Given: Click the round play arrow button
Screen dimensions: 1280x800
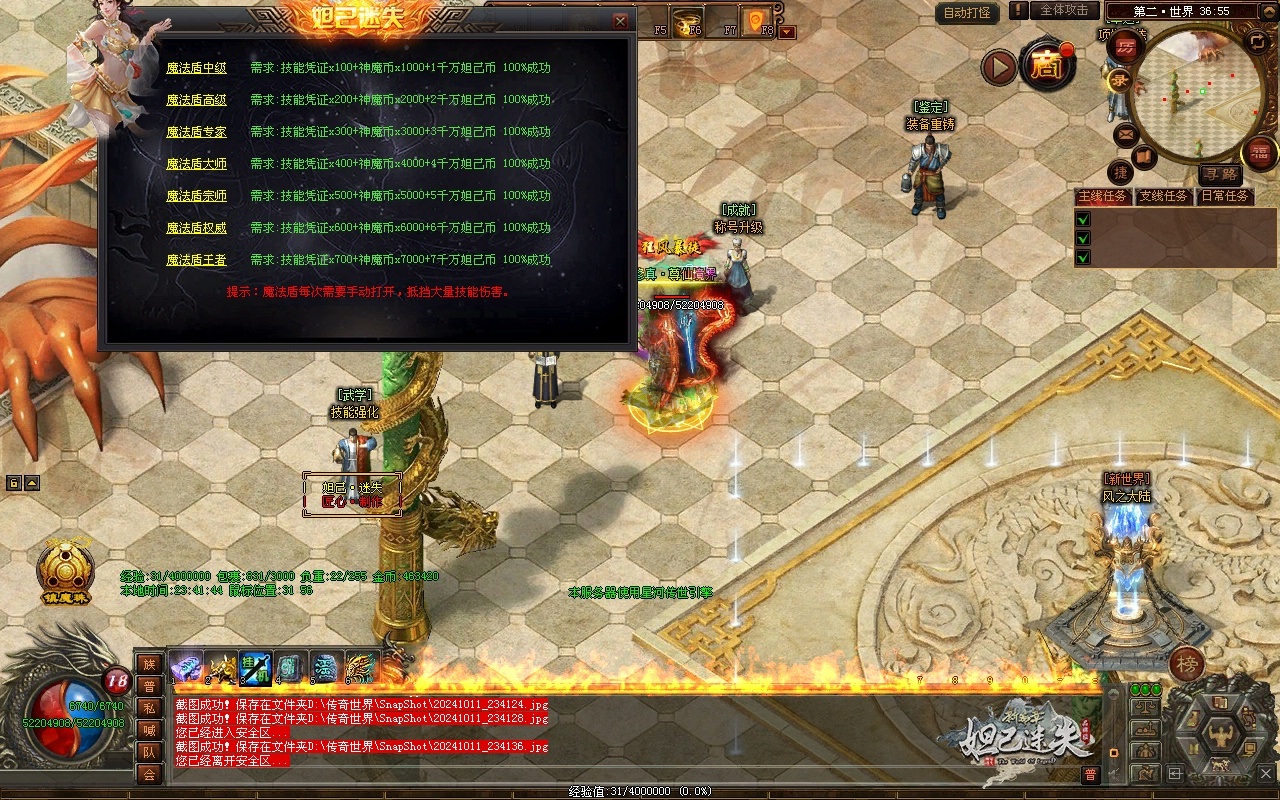Looking at the screenshot, I should tap(998, 67).
